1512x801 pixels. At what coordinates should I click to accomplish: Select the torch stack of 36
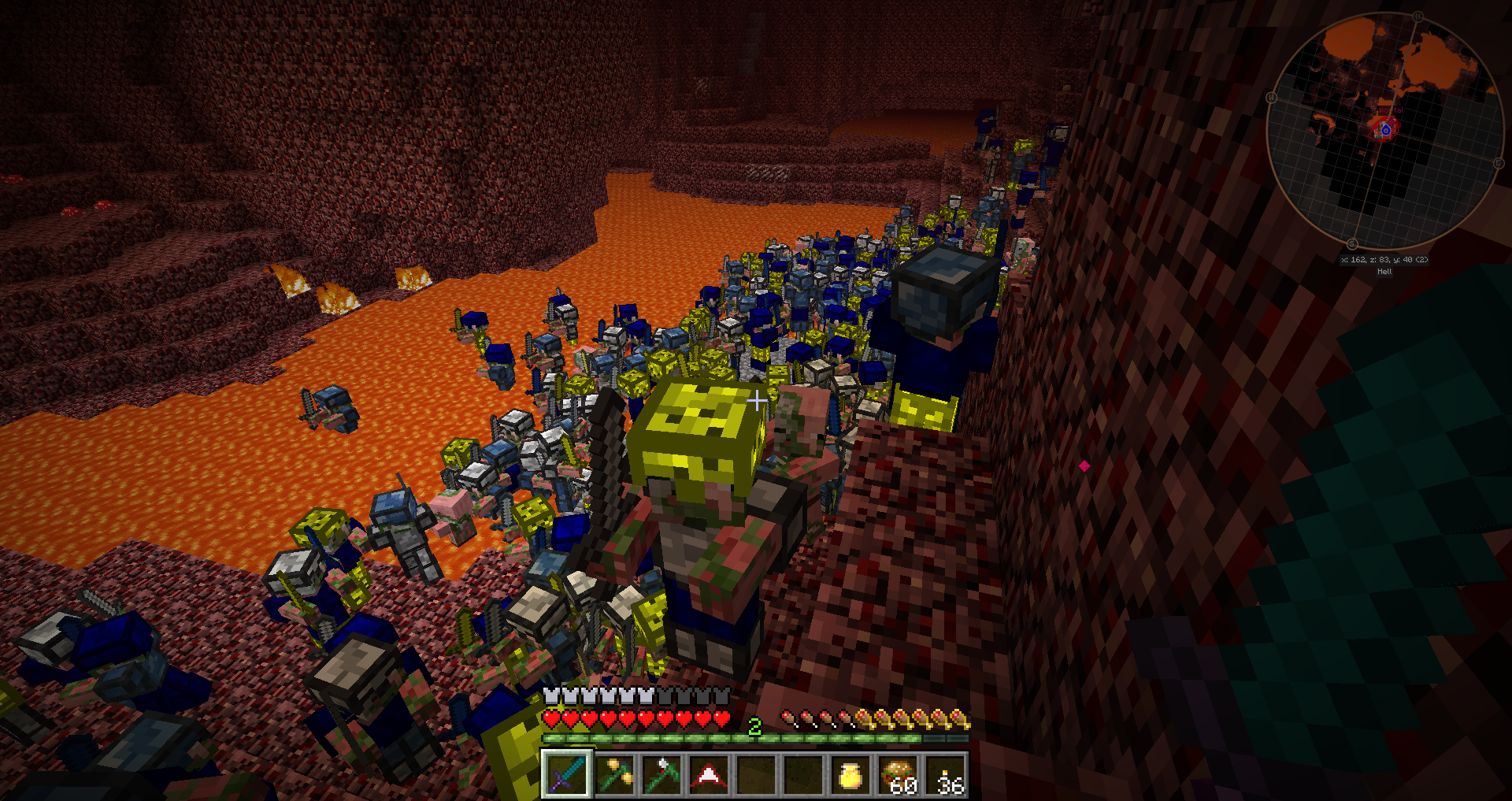pyautogui.click(x=946, y=774)
